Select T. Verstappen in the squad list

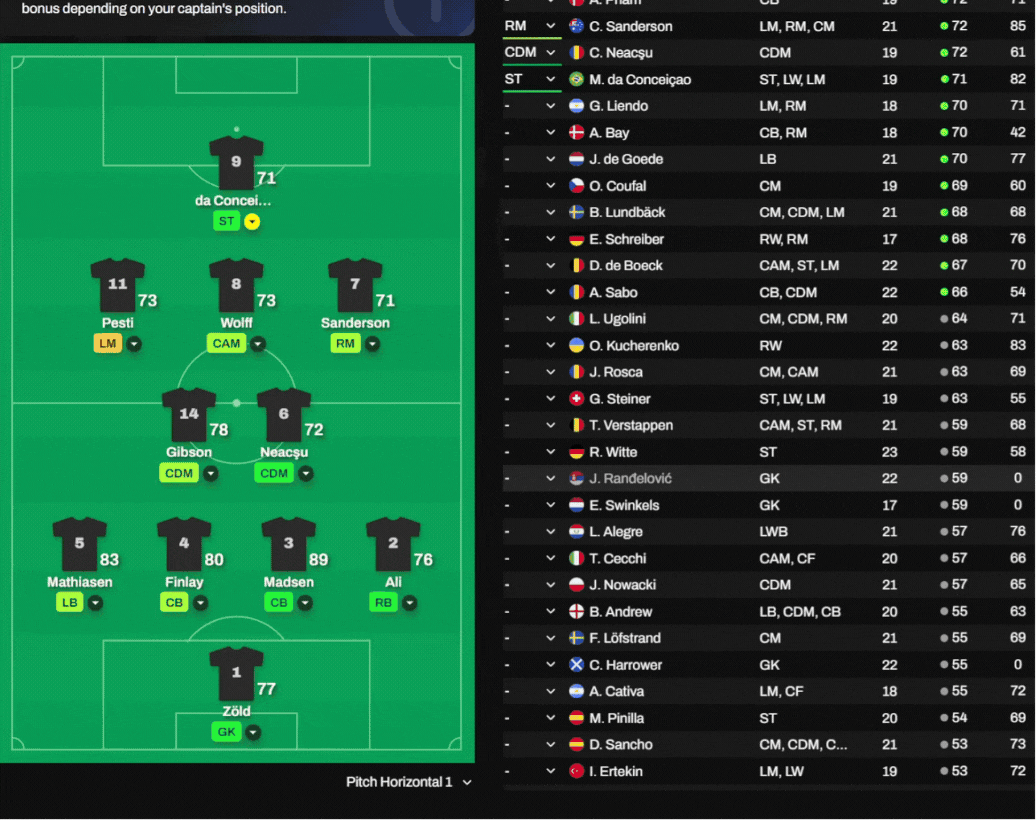631,425
